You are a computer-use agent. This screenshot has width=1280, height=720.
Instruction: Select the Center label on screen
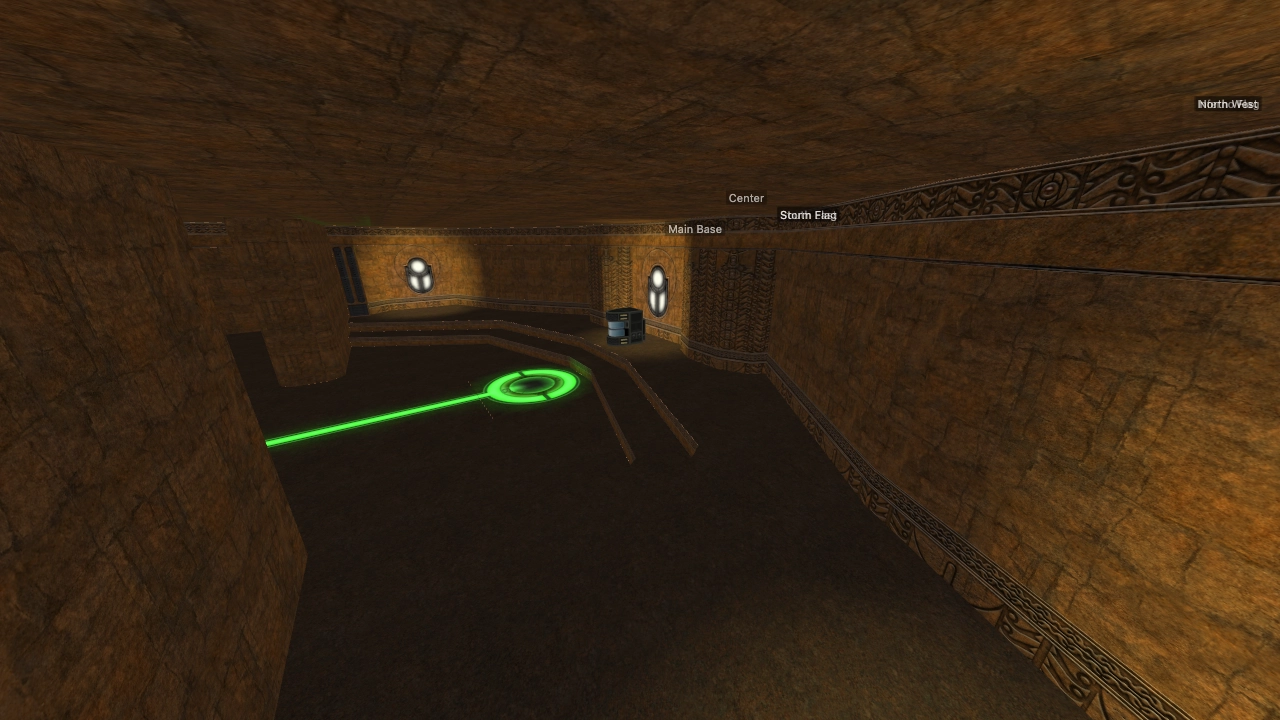tap(746, 198)
